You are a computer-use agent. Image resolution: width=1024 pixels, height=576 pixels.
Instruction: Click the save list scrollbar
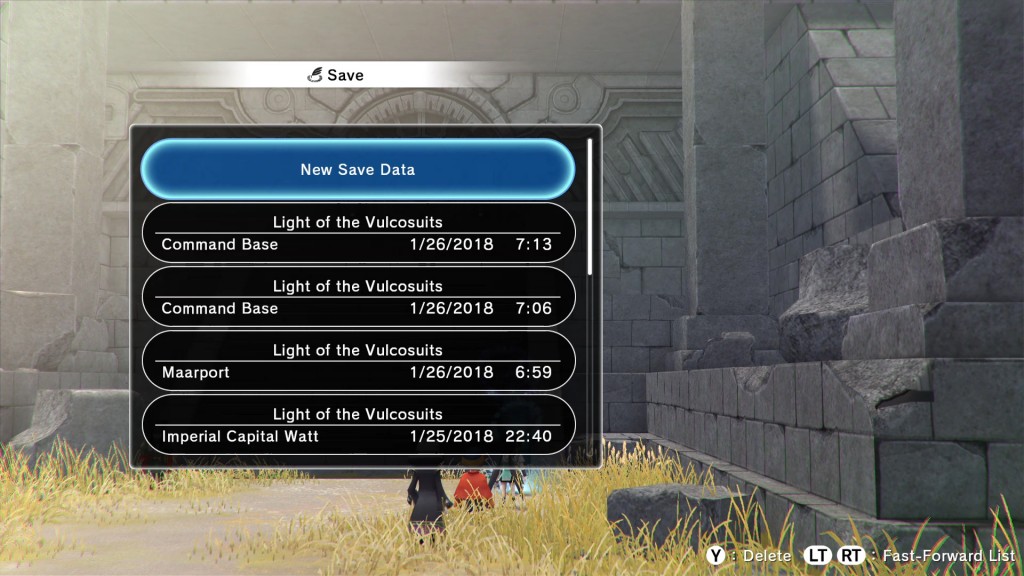(x=590, y=205)
